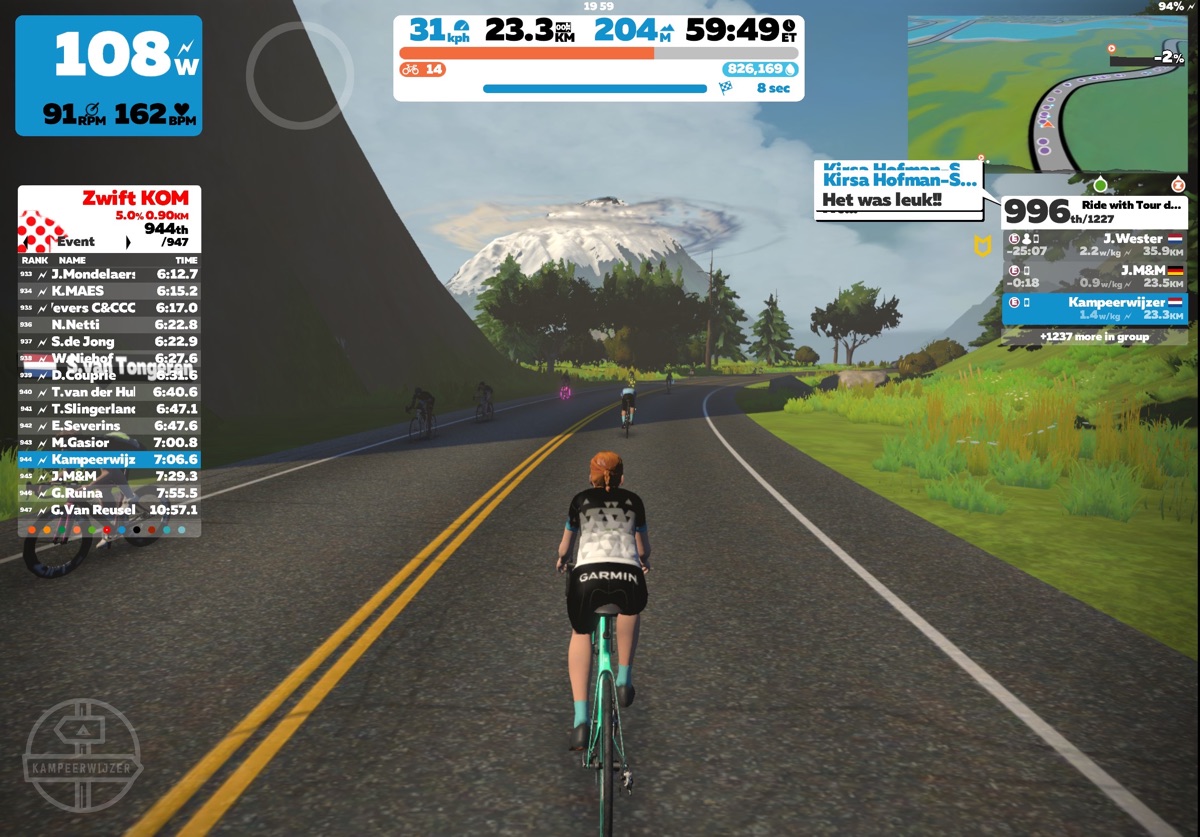
Task: Click the minimap in the top corner
Action: (x=1047, y=95)
